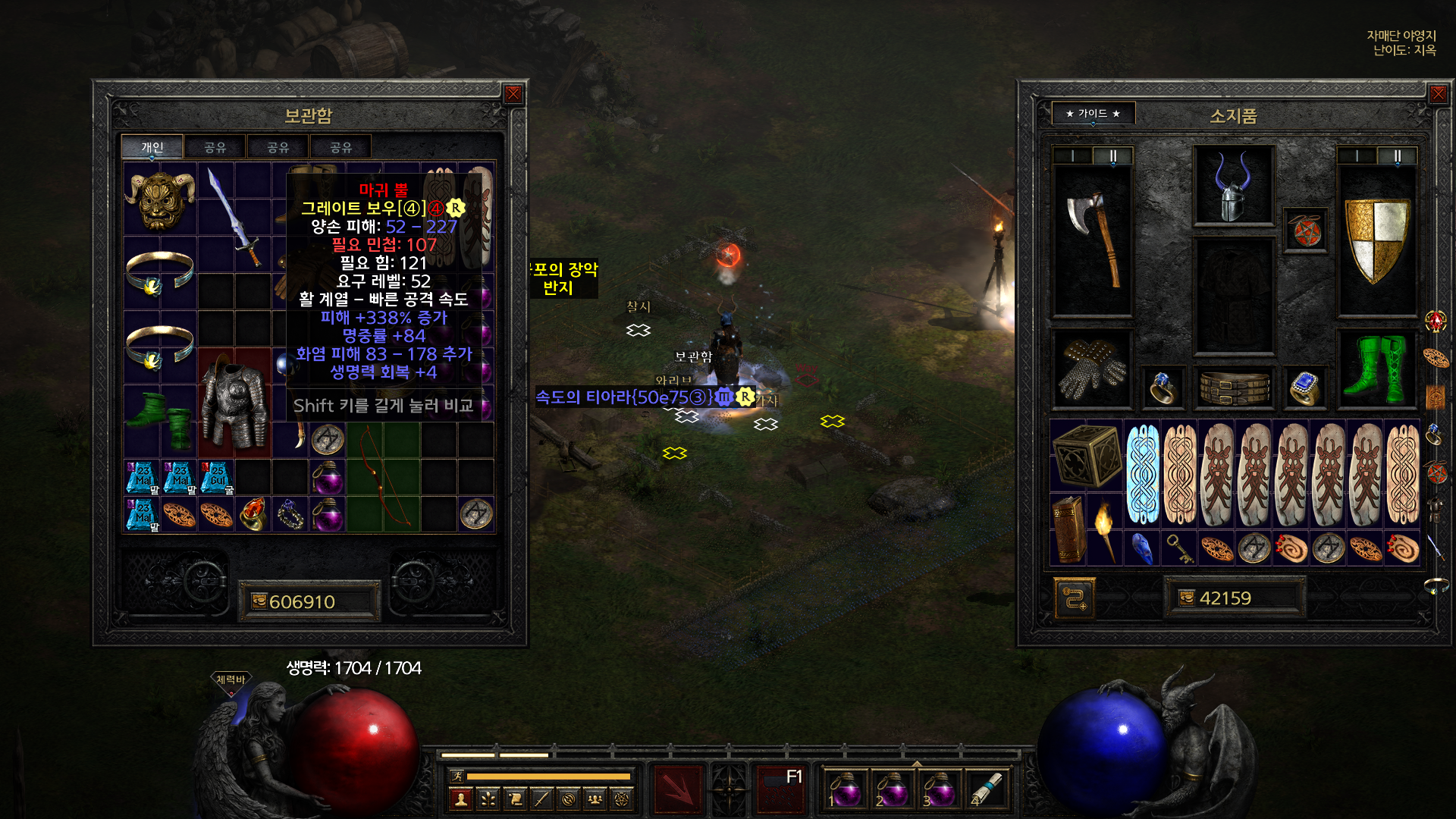The height and width of the screenshot is (819, 1456).
Task: Click the equipped chain gloves slot
Action: 1092,368
